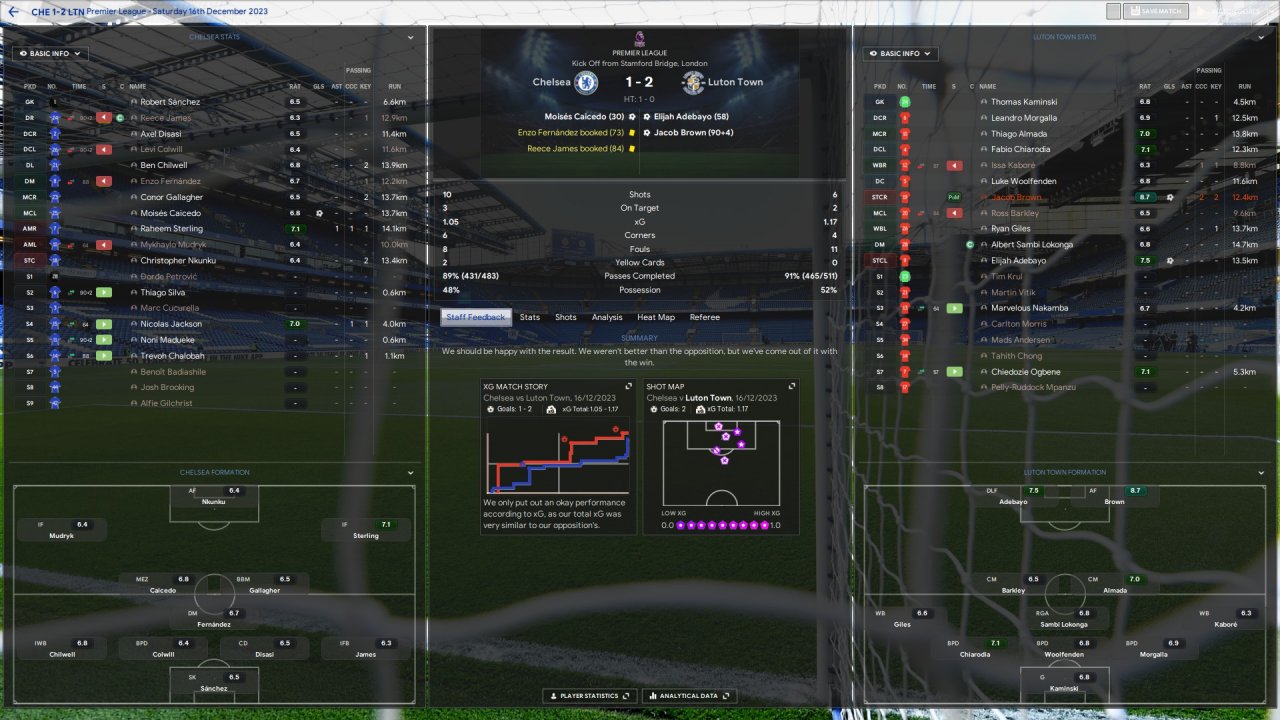Select Robert Sánchez in Chelsea's player list

pyautogui.click(x=170, y=102)
